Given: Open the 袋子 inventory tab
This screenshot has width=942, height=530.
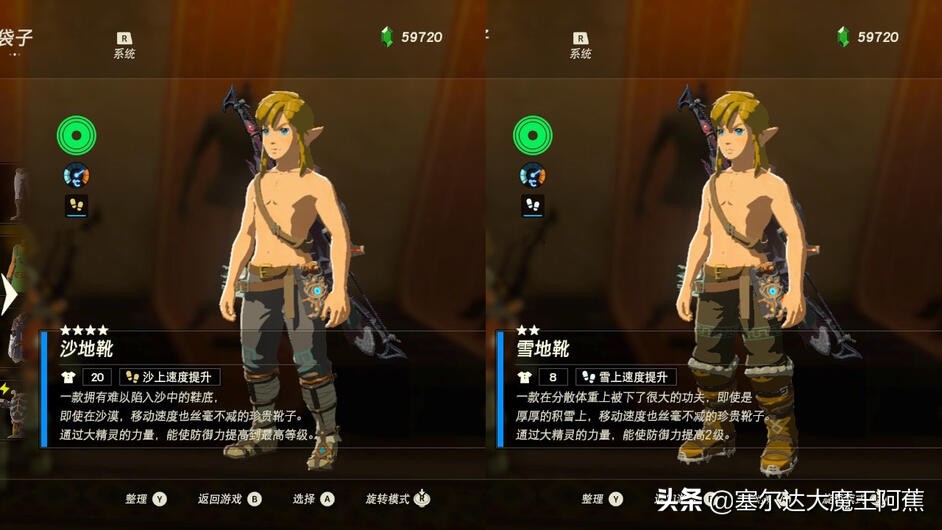Looking at the screenshot, I should coord(16,38).
